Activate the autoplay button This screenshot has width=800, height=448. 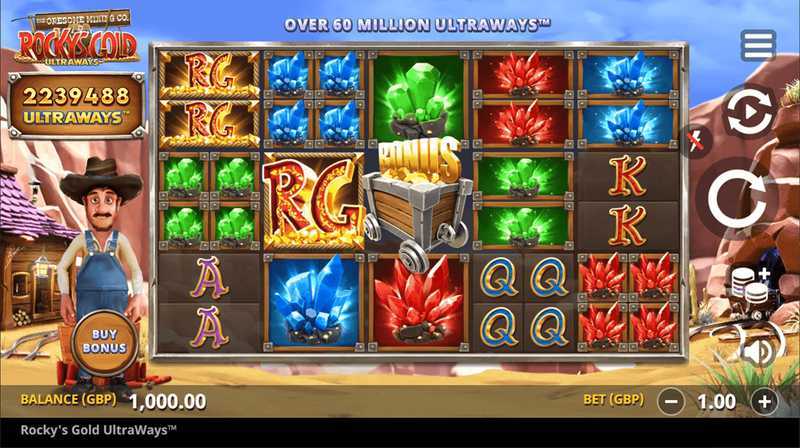748,114
